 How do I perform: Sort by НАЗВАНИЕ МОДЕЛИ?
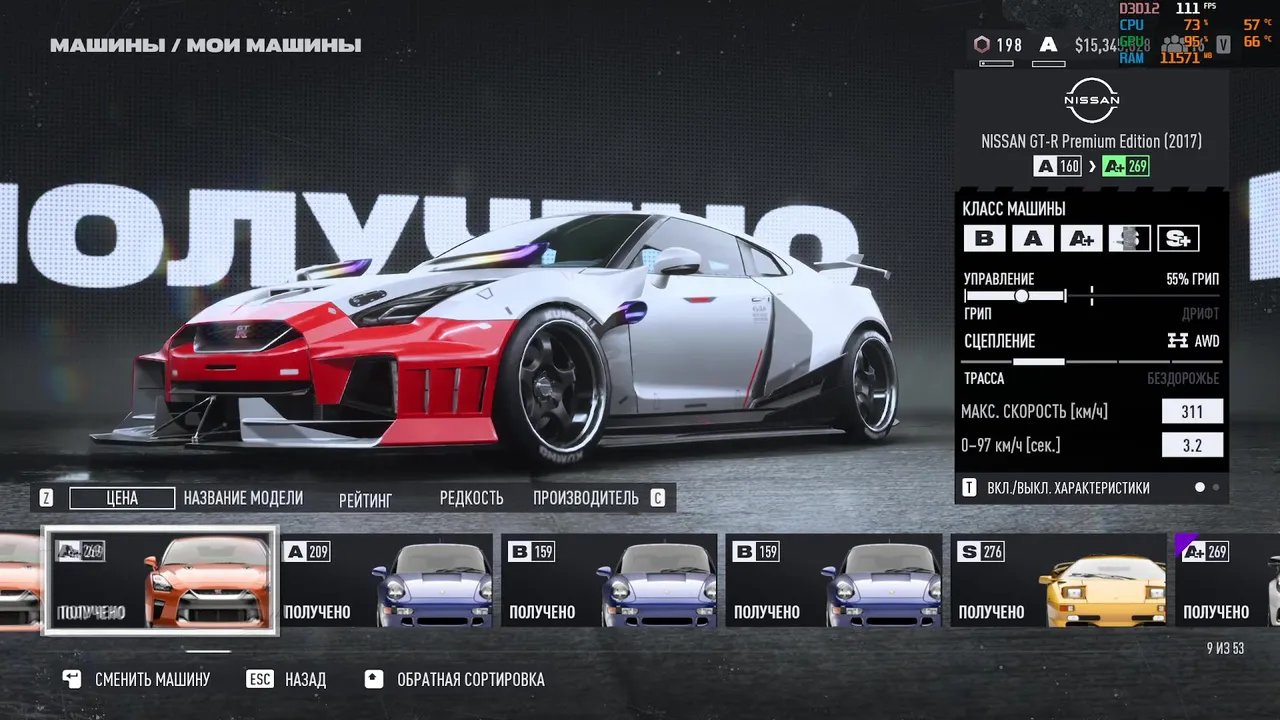[x=243, y=498]
